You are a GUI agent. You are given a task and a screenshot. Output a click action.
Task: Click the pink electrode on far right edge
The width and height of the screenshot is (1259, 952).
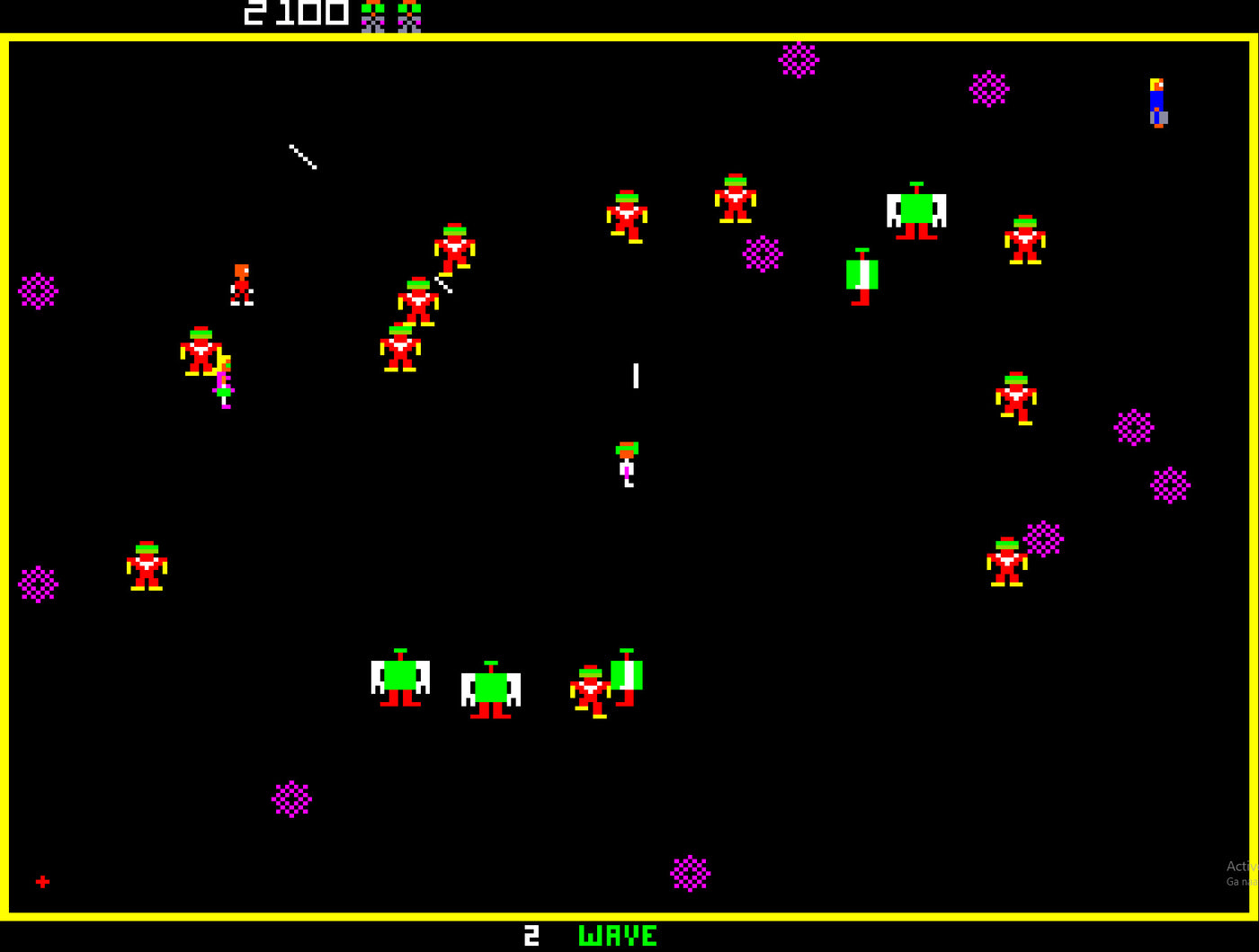point(1169,484)
